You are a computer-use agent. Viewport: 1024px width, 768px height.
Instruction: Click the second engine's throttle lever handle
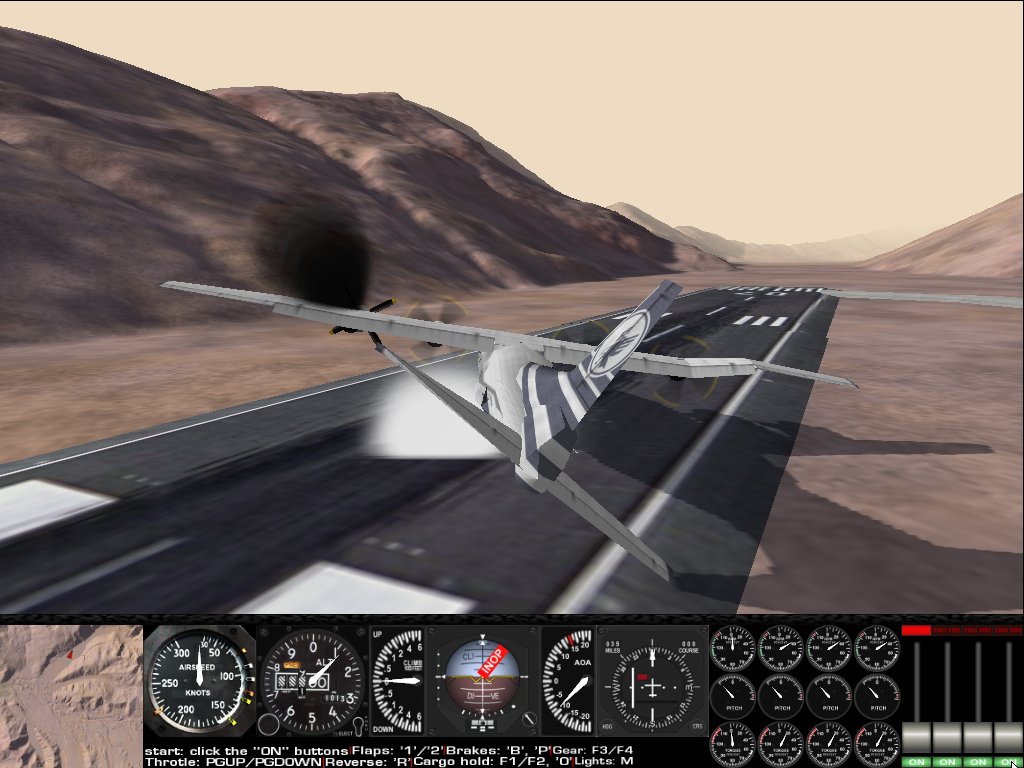pyautogui.click(x=947, y=738)
